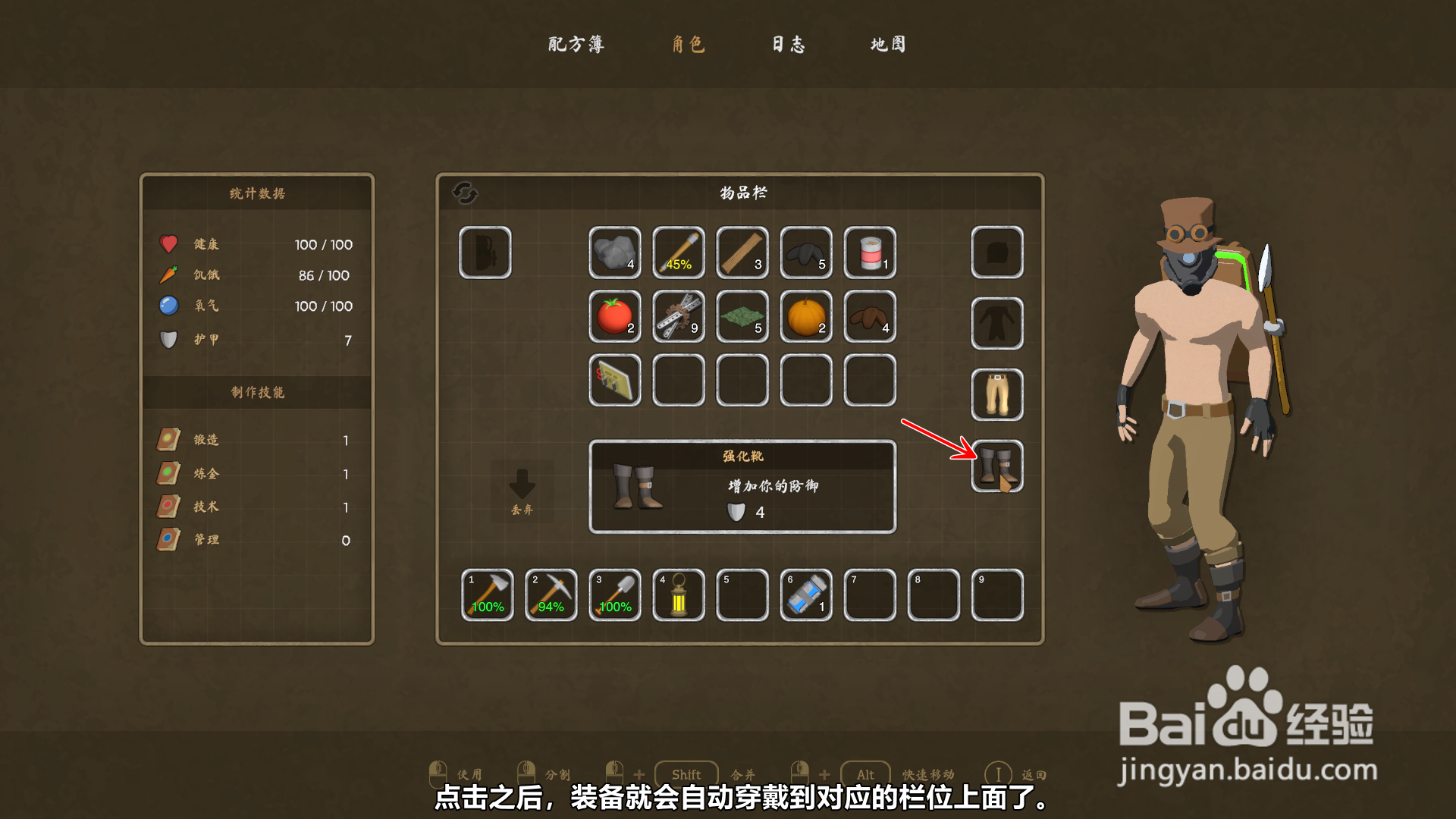This screenshot has height=819, width=1456.
Task: Open the jingyan.baidu.com link
Action: point(1248,770)
